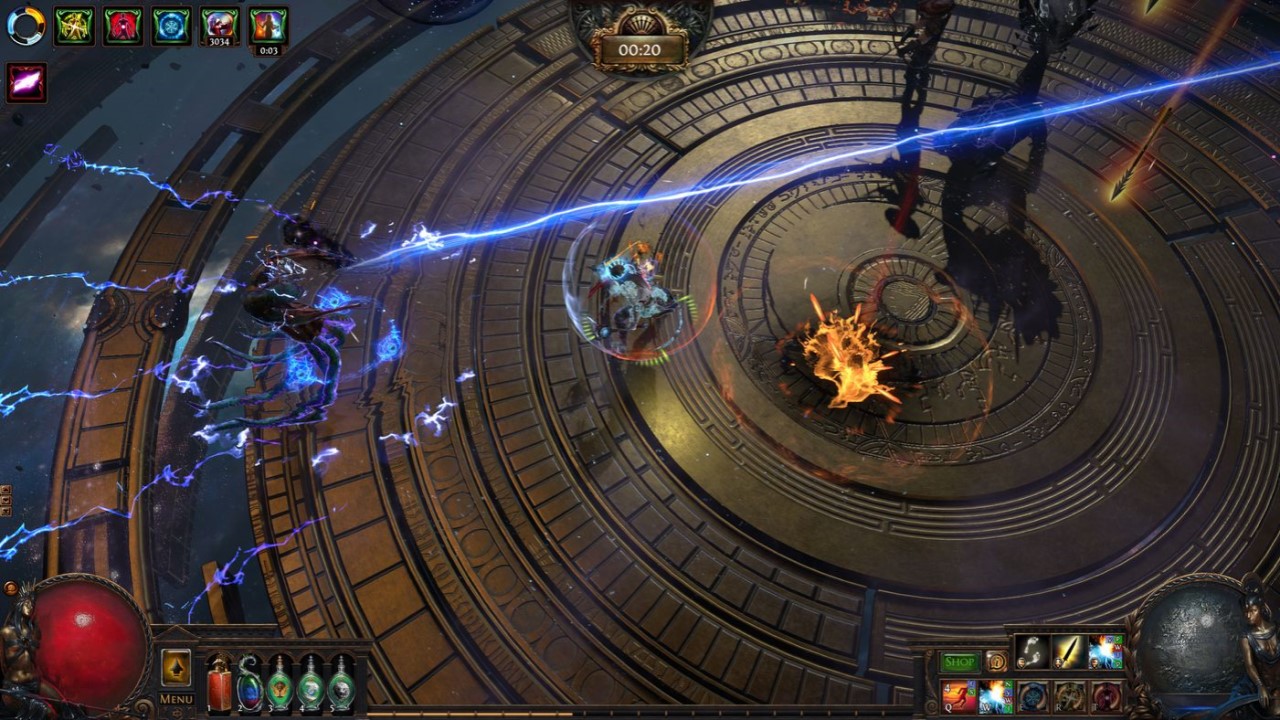Click the yellow archer buff icon

pyautogui.click(x=74, y=26)
